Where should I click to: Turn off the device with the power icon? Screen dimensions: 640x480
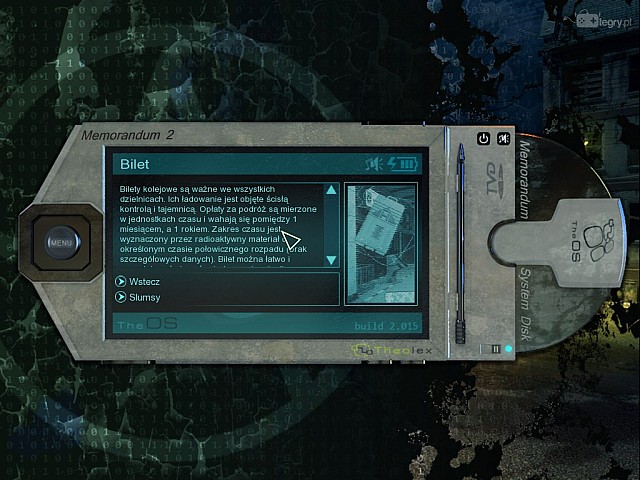[484, 139]
